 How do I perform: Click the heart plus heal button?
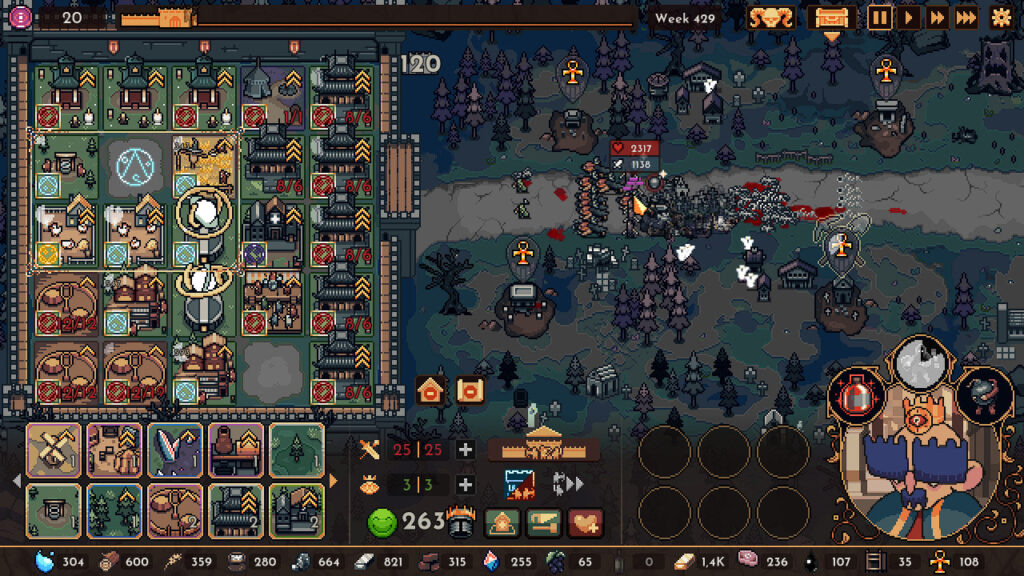tap(586, 521)
